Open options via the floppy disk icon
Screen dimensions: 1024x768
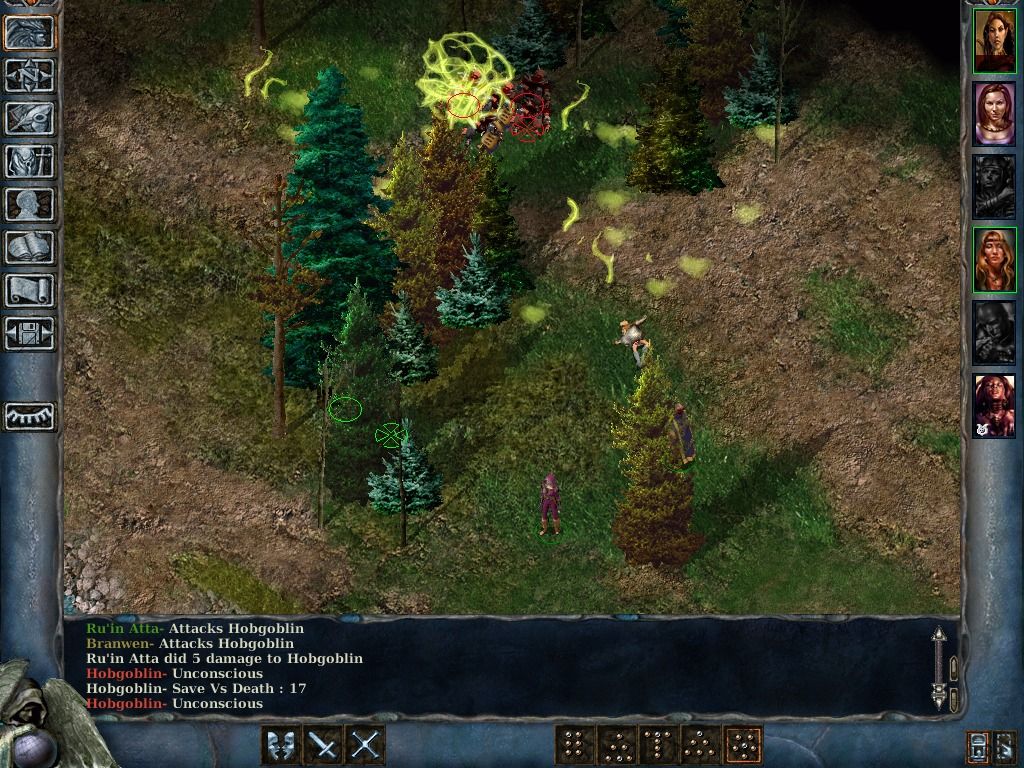click(30, 333)
